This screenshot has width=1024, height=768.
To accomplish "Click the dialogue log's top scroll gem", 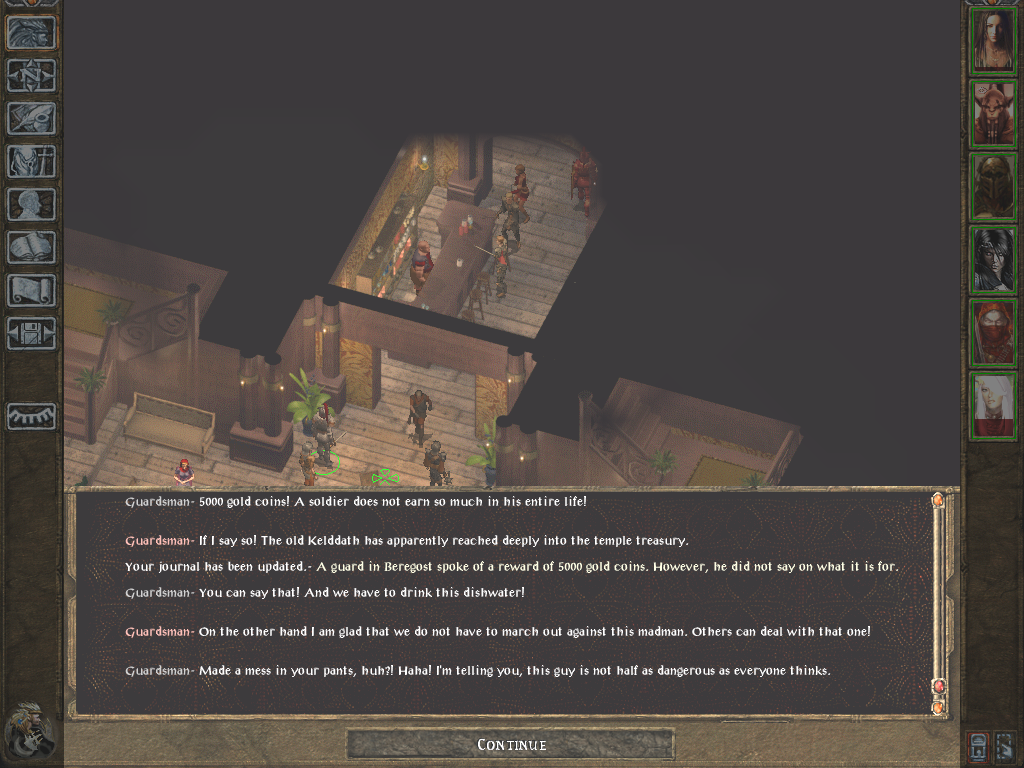I will 938,500.
